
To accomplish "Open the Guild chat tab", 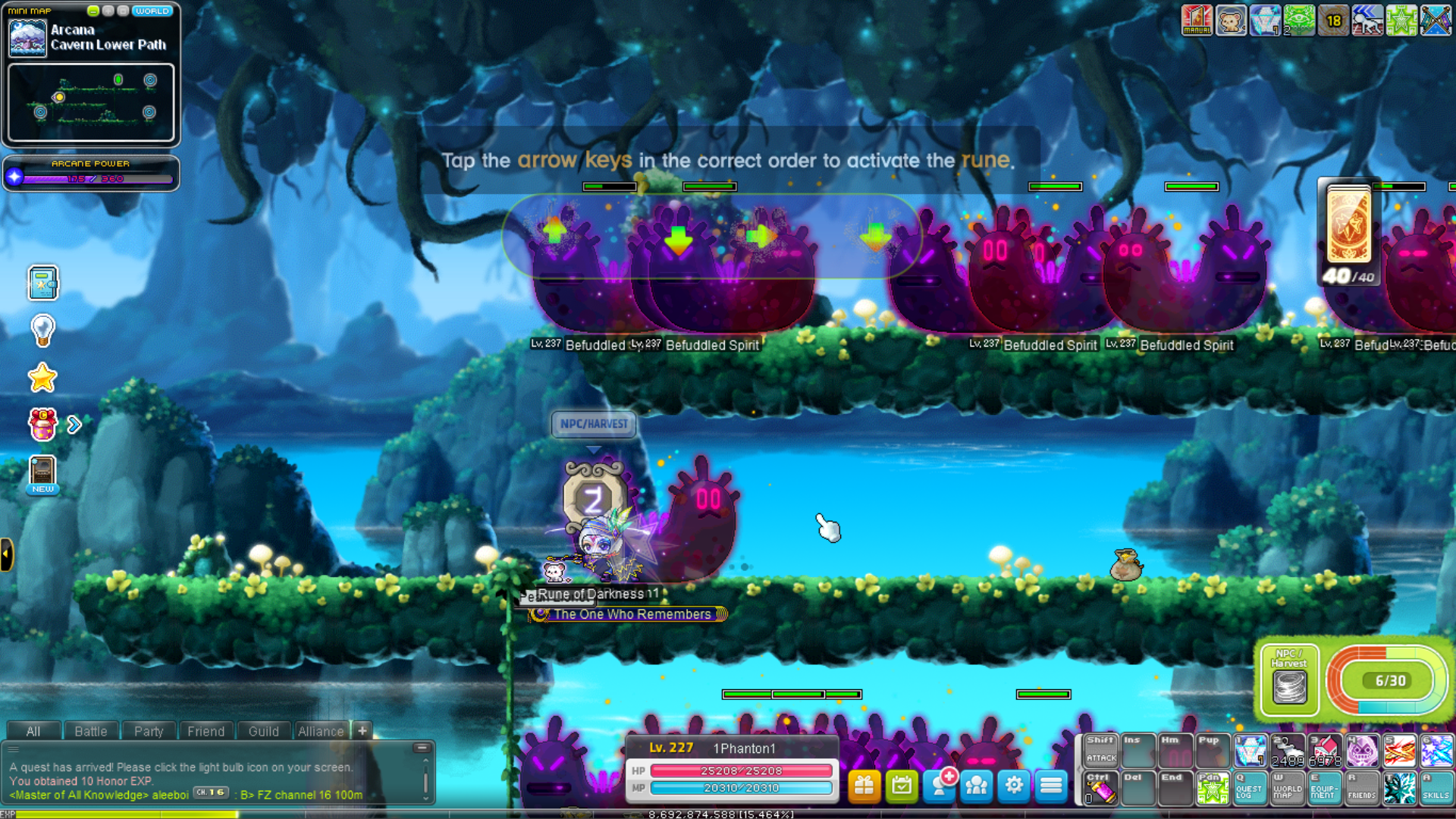I will click(x=263, y=731).
